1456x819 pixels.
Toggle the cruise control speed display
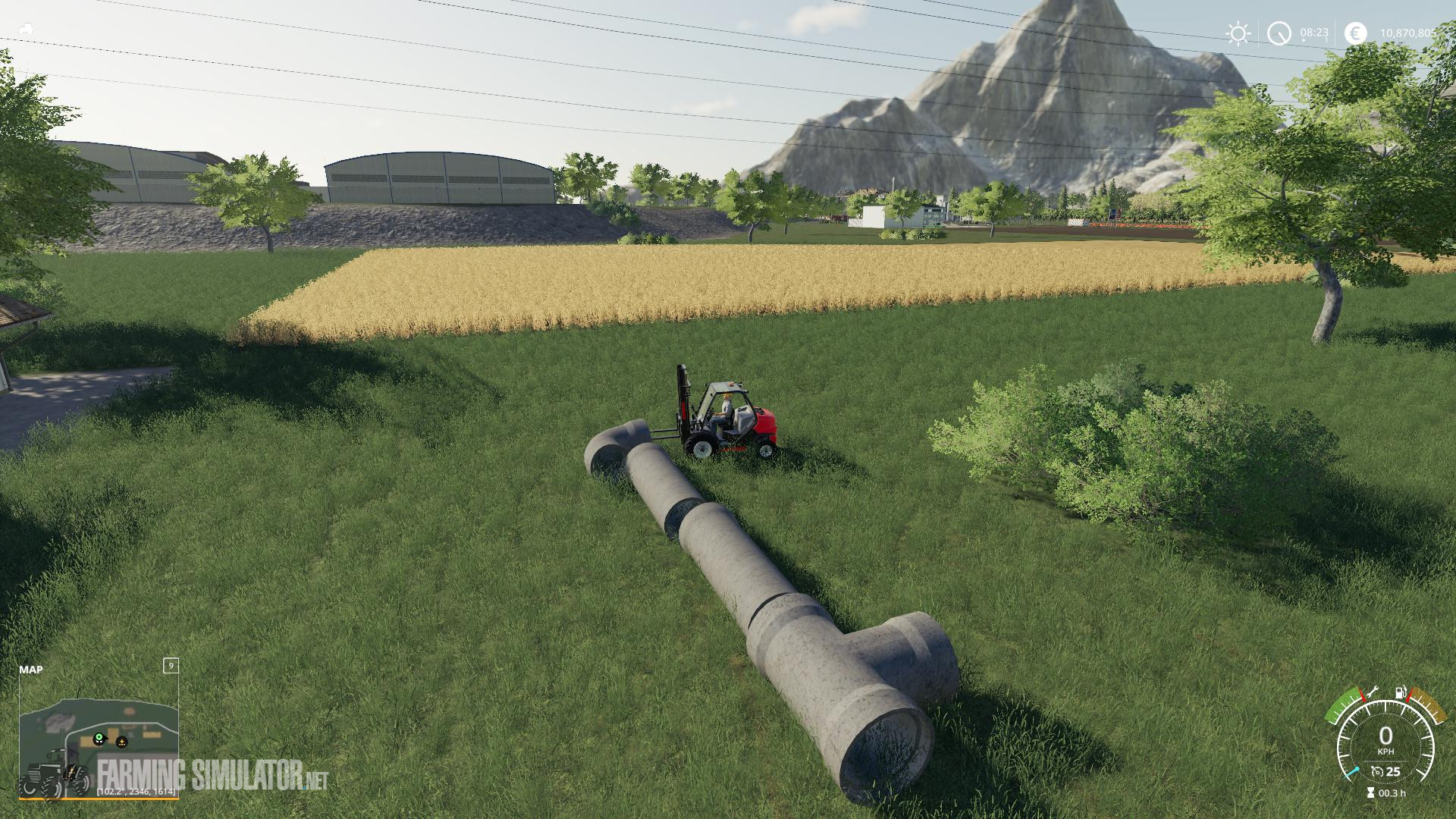pos(1392,771)
